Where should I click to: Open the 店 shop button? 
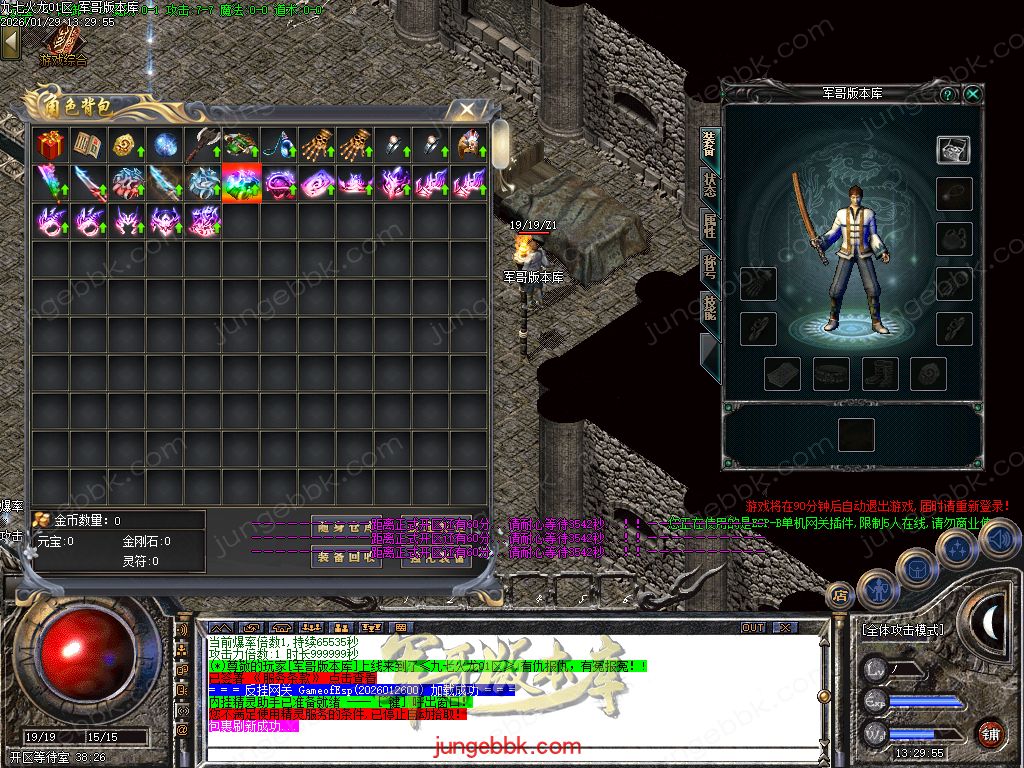839,594
